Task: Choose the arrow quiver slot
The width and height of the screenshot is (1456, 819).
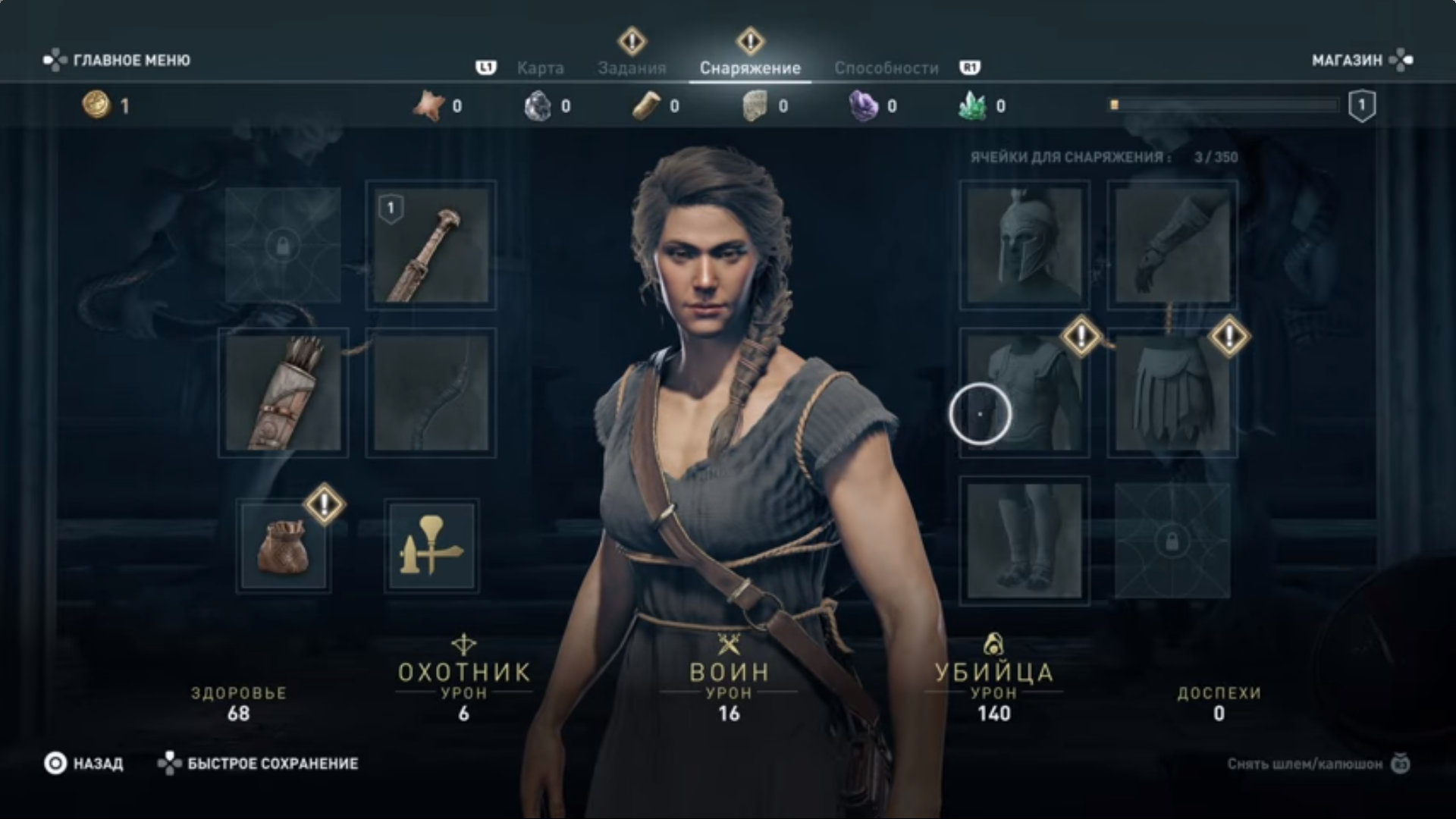Action: pyautogui.click(x=283, y=393)
